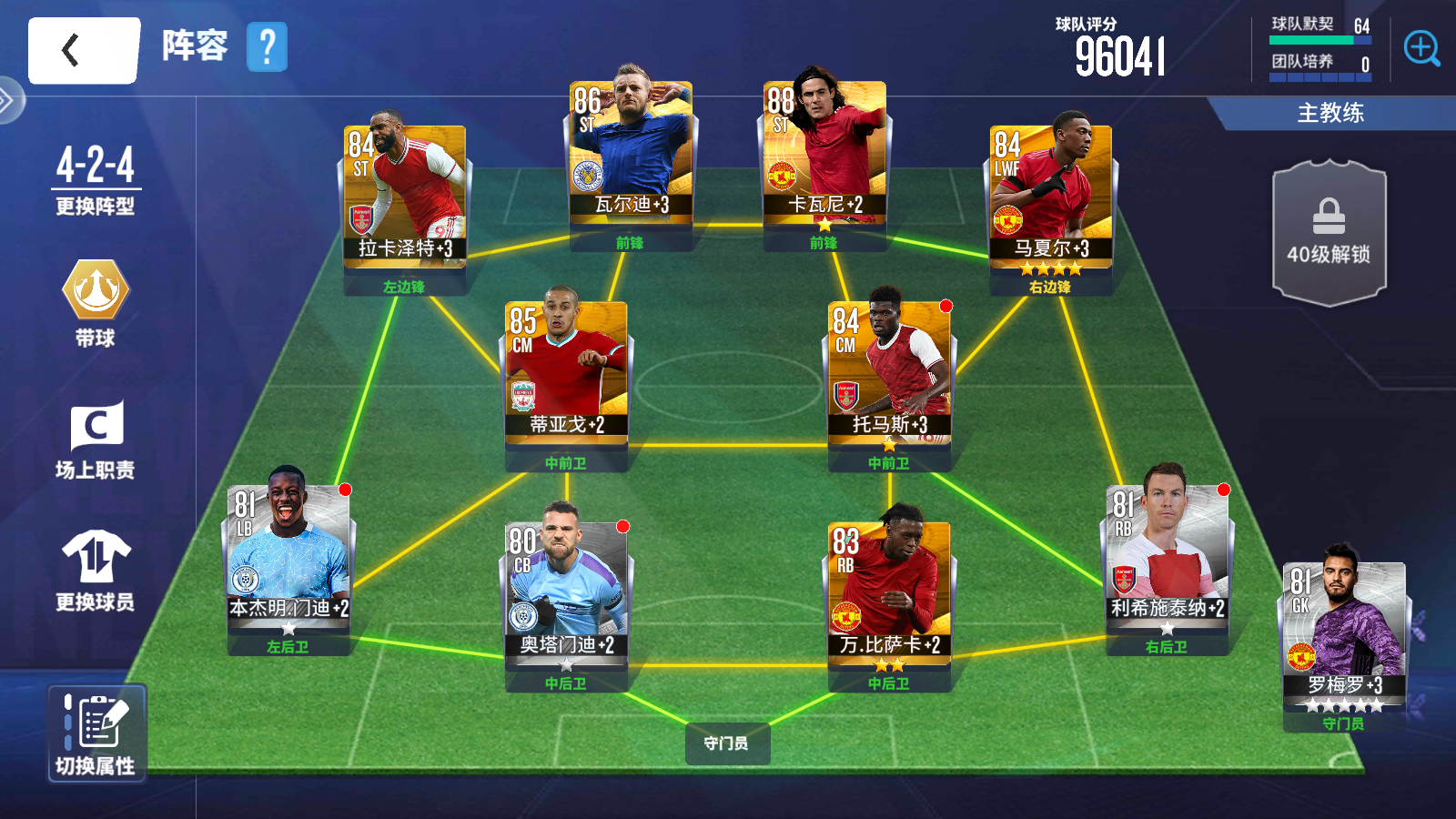Toggle 切换属性 attribute view
The height and width of the screenshot is (819, 1456).
(x=96, y=733)
